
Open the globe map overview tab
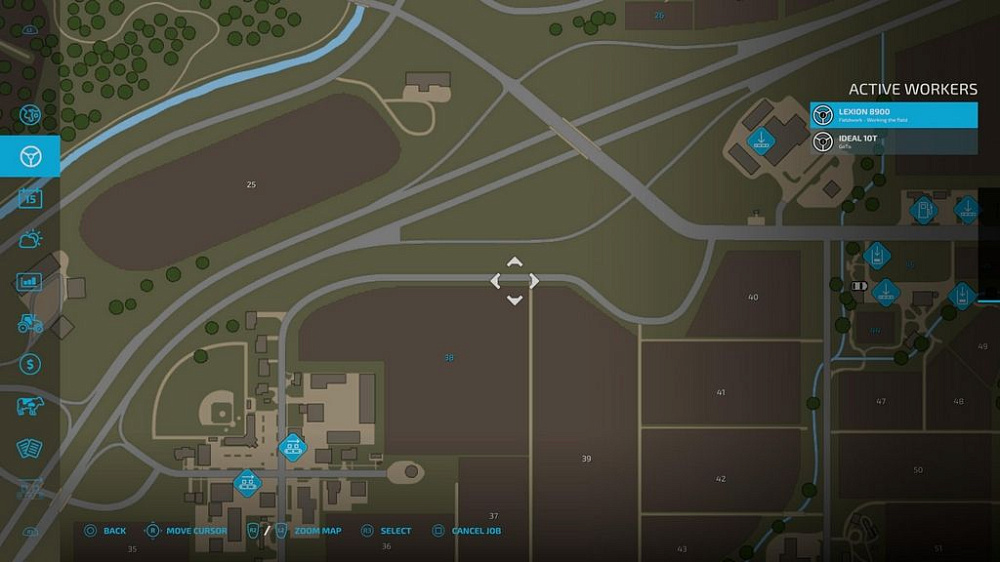click(x=30, y=115)
